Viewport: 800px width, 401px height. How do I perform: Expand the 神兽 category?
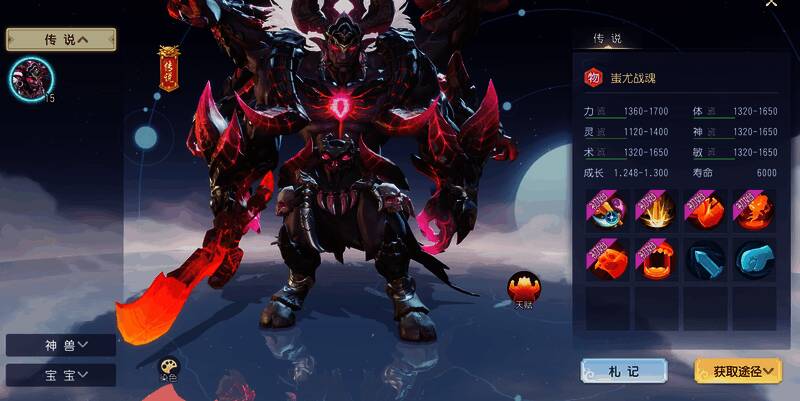tap(61, 345)
